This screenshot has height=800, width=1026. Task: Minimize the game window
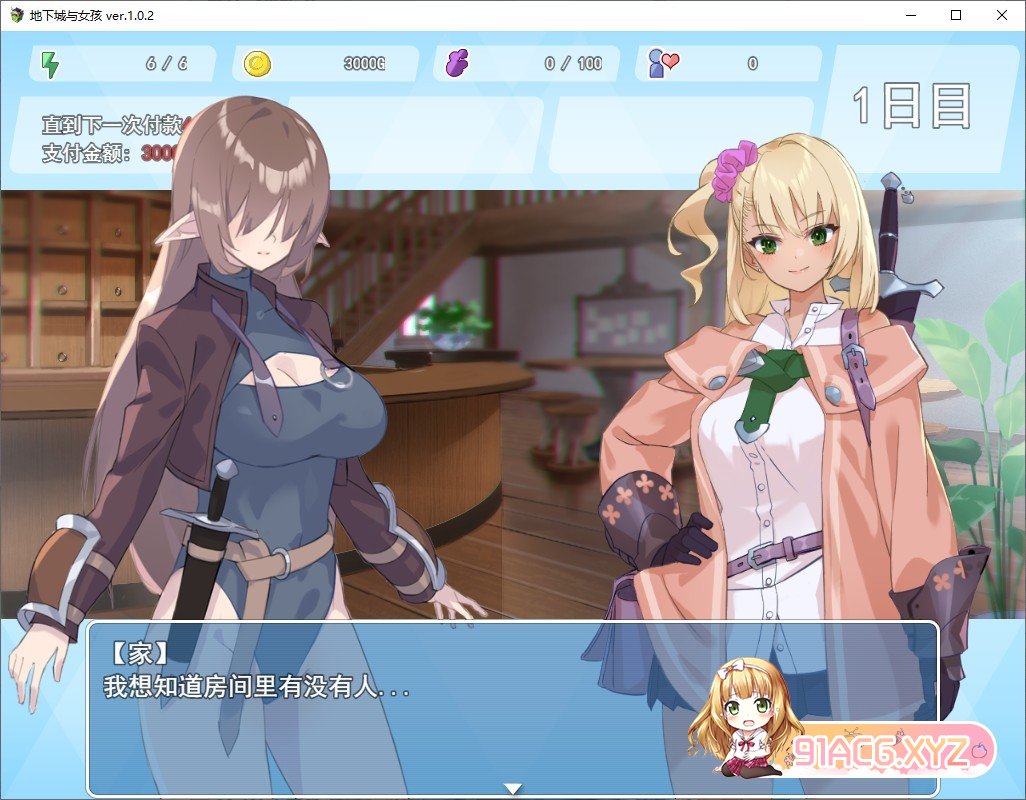pos(910,15)
